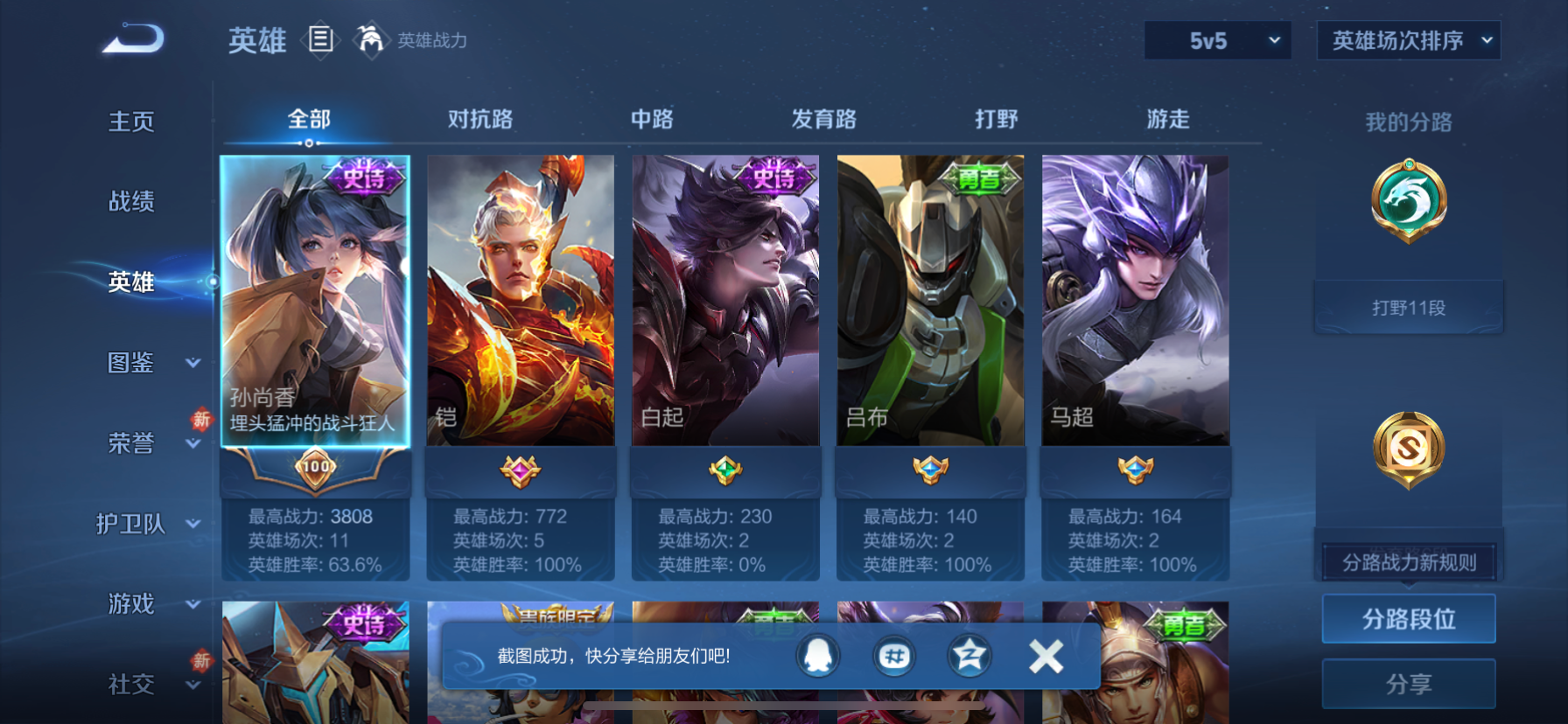Click the 分路段位 button
This screenshot has width=1568, height=724.
tap(1408, 618)
